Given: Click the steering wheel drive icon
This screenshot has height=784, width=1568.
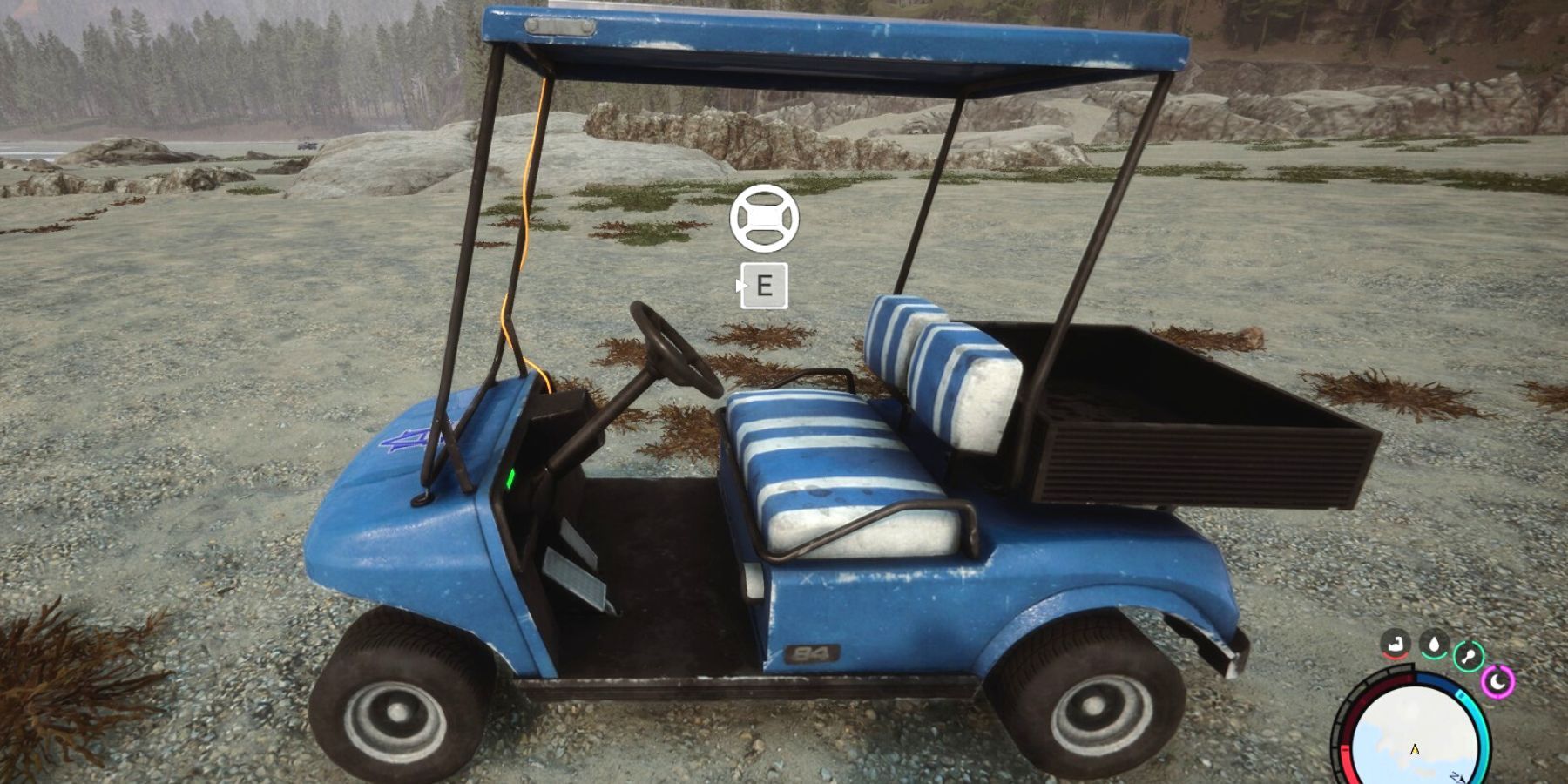Looking at the screenshot, I should (x=764, y=218).
